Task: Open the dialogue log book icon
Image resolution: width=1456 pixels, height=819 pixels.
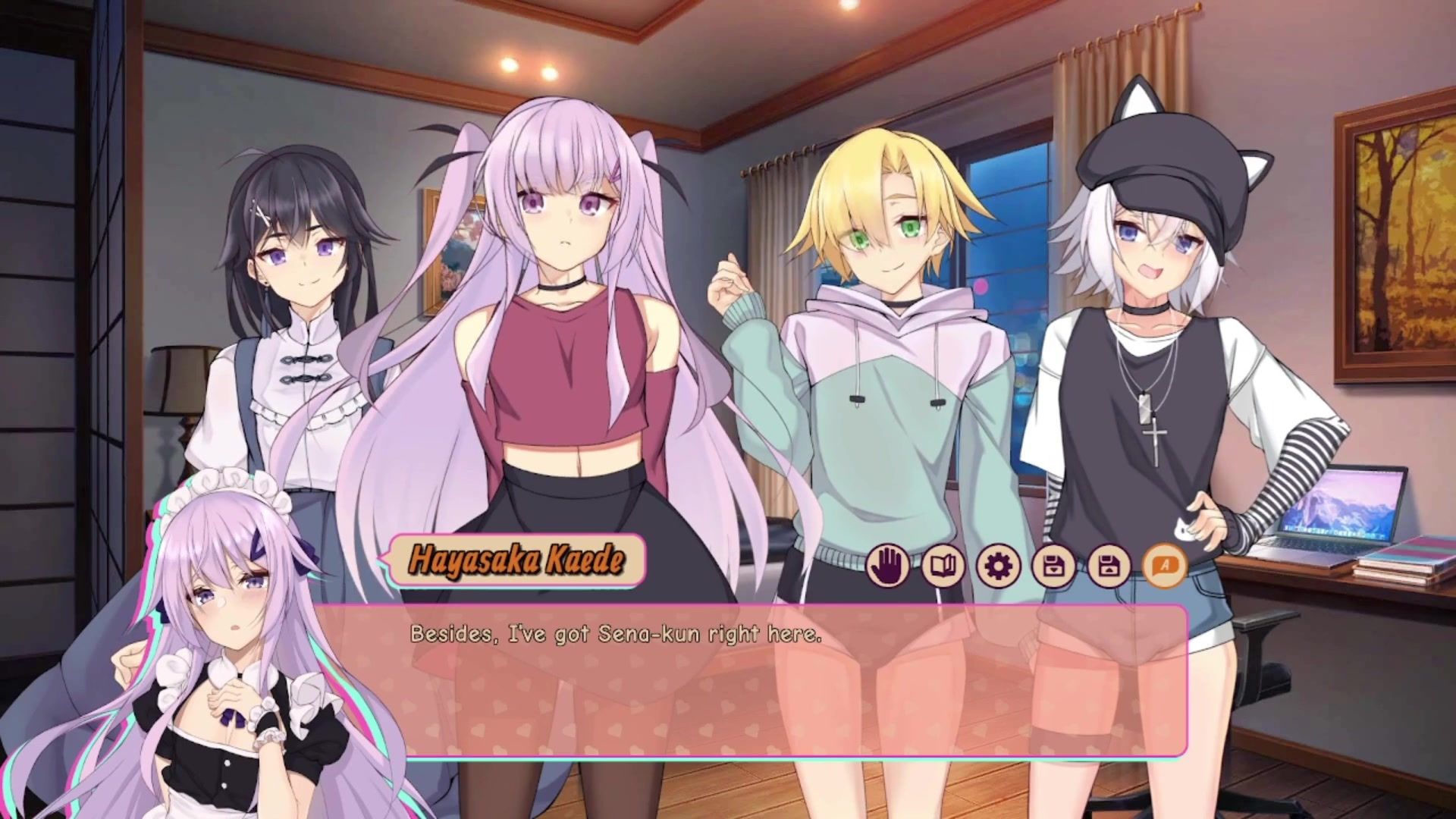Action: [943, 566]
